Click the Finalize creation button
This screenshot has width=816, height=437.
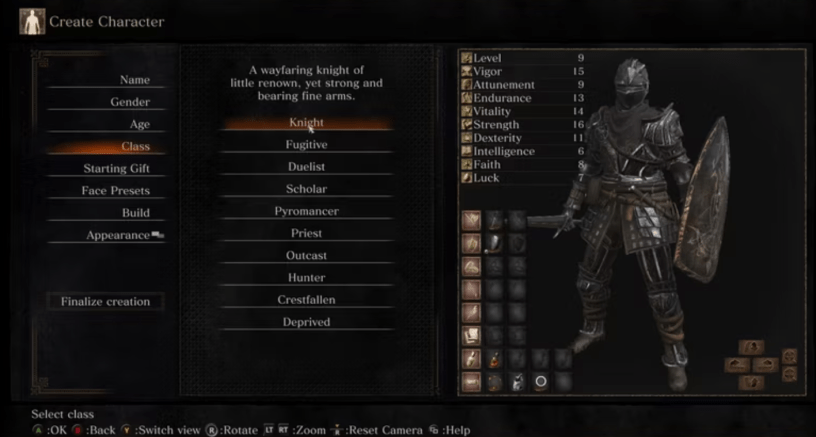click(104, 301)
